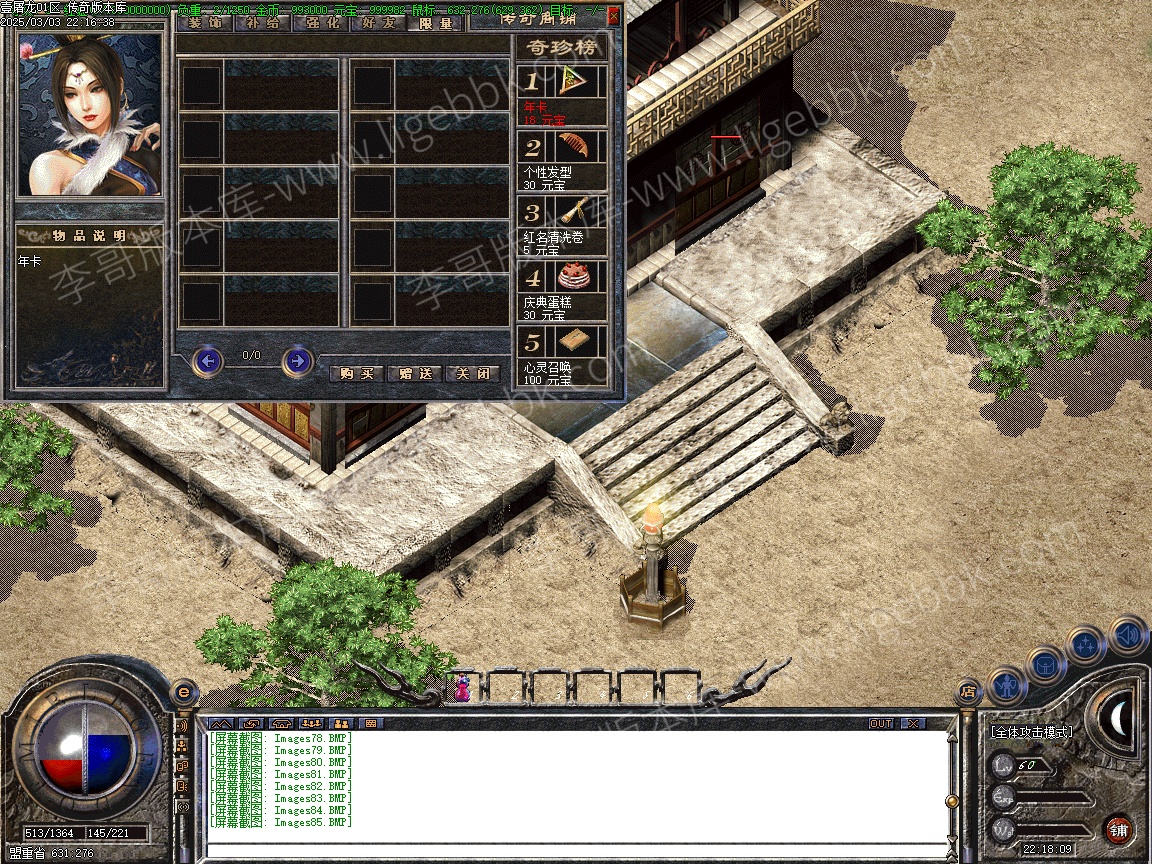Switch to the 装饰 shop tab
This screenshot has height=864, width=1152.
205,22
